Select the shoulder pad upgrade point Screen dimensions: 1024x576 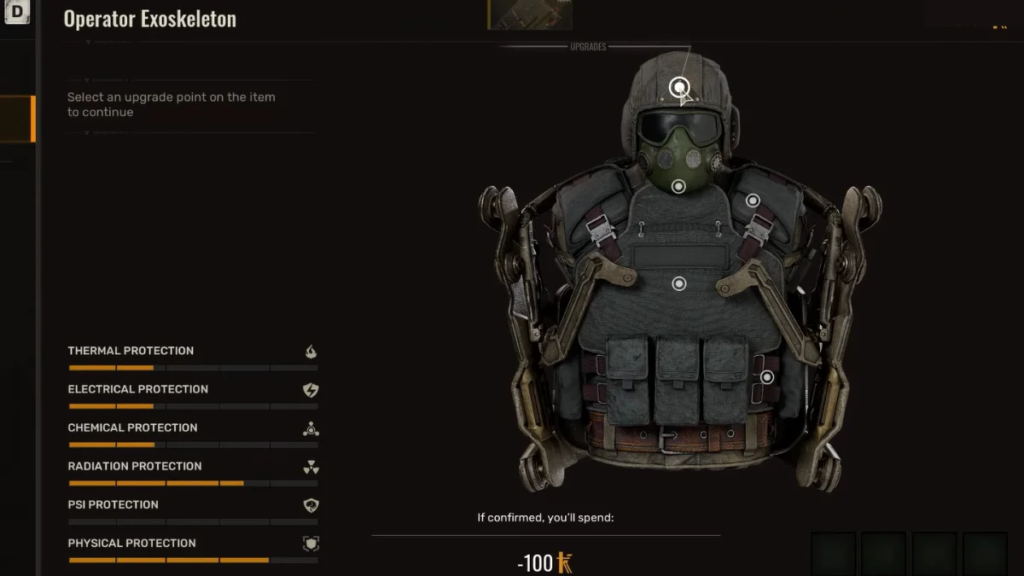(753, 200)
